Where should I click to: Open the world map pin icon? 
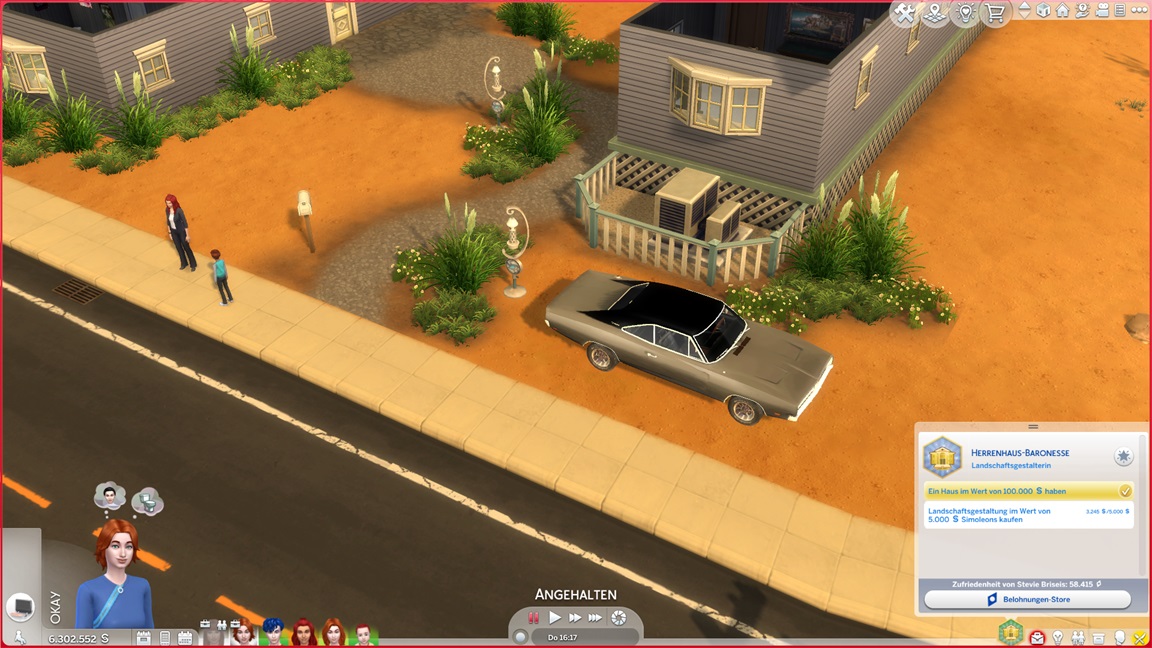click(936, 13)
